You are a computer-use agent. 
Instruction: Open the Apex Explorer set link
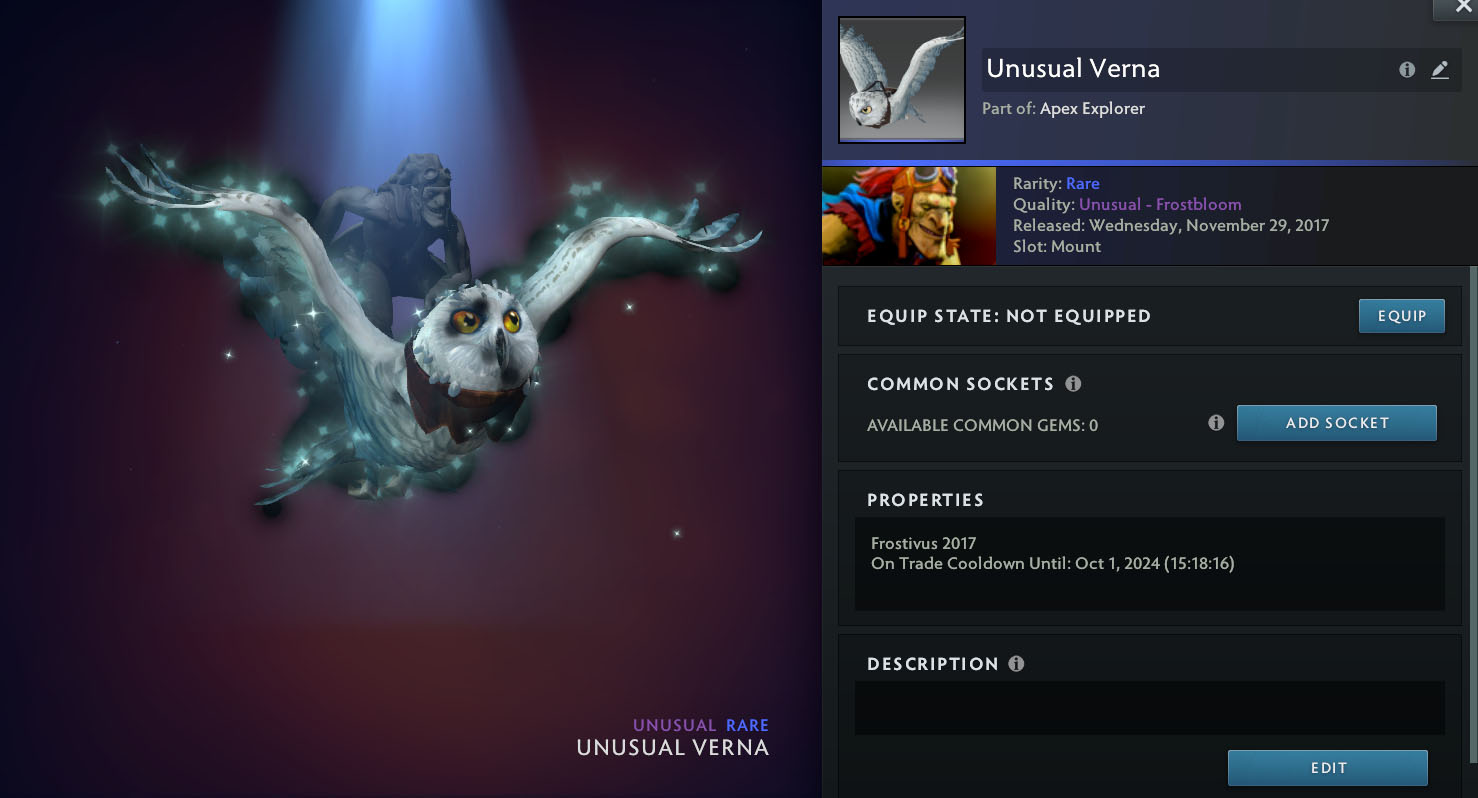[1092, 108]
